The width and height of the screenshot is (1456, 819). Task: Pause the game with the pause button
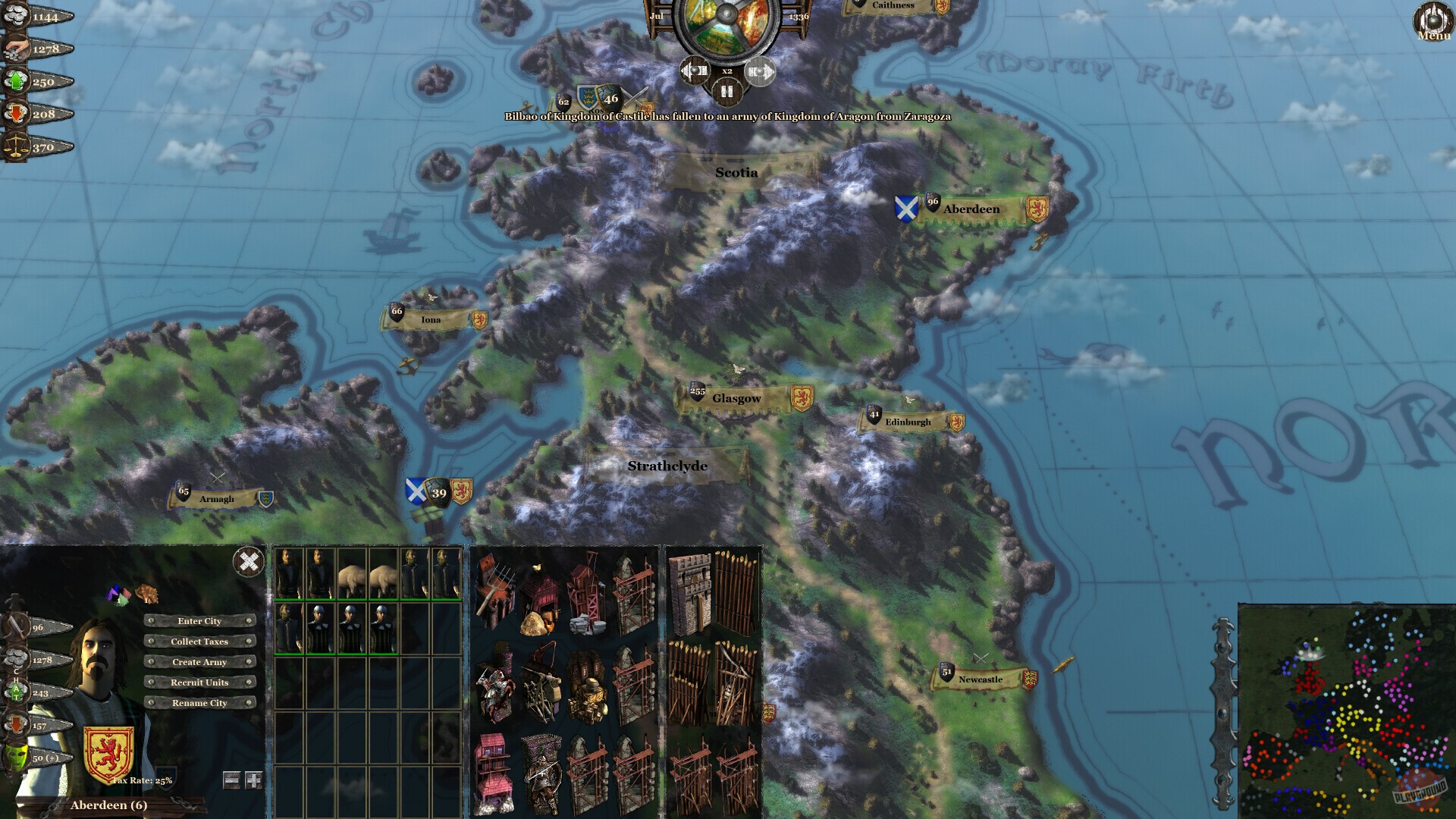tap(726, 93)
